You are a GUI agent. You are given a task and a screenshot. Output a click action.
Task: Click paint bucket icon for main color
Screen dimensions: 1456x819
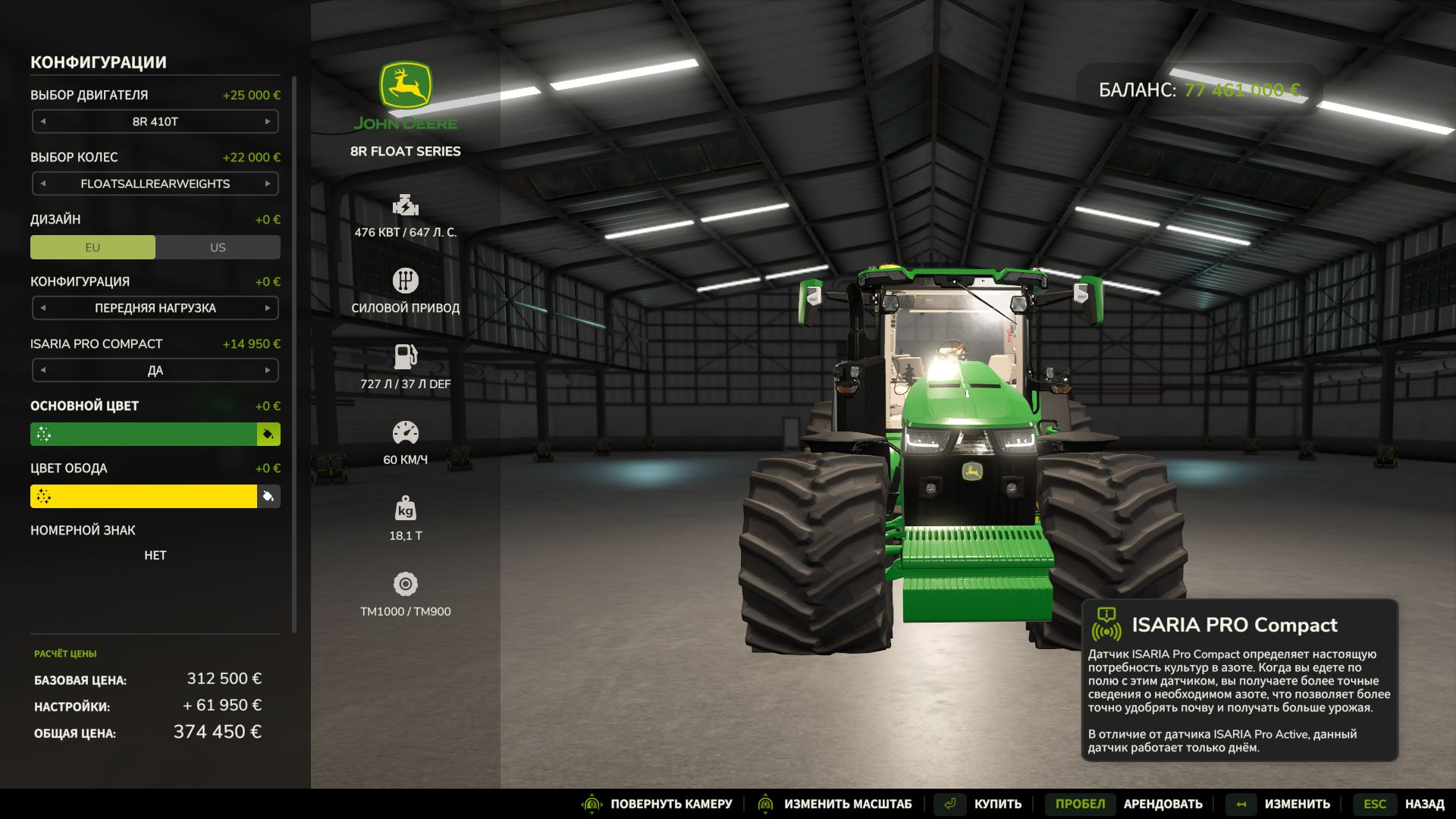pos(268,434)
